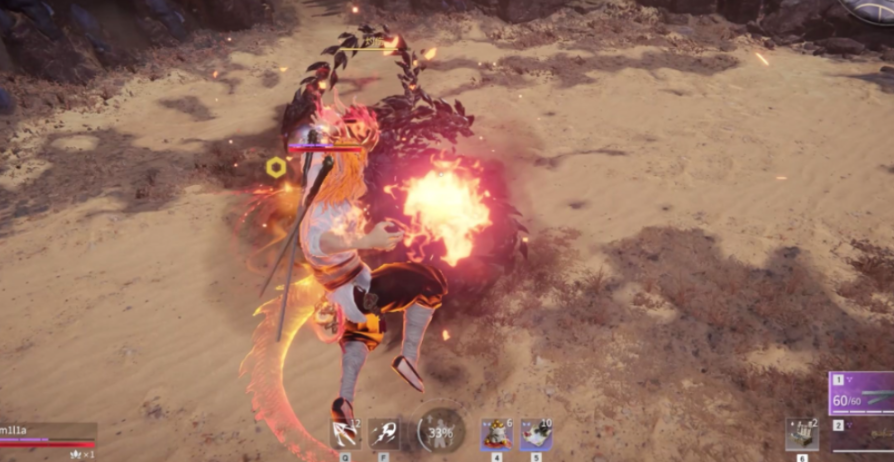Select the ammo crate item slot
894x462 pixels.
tap(802, 434)
